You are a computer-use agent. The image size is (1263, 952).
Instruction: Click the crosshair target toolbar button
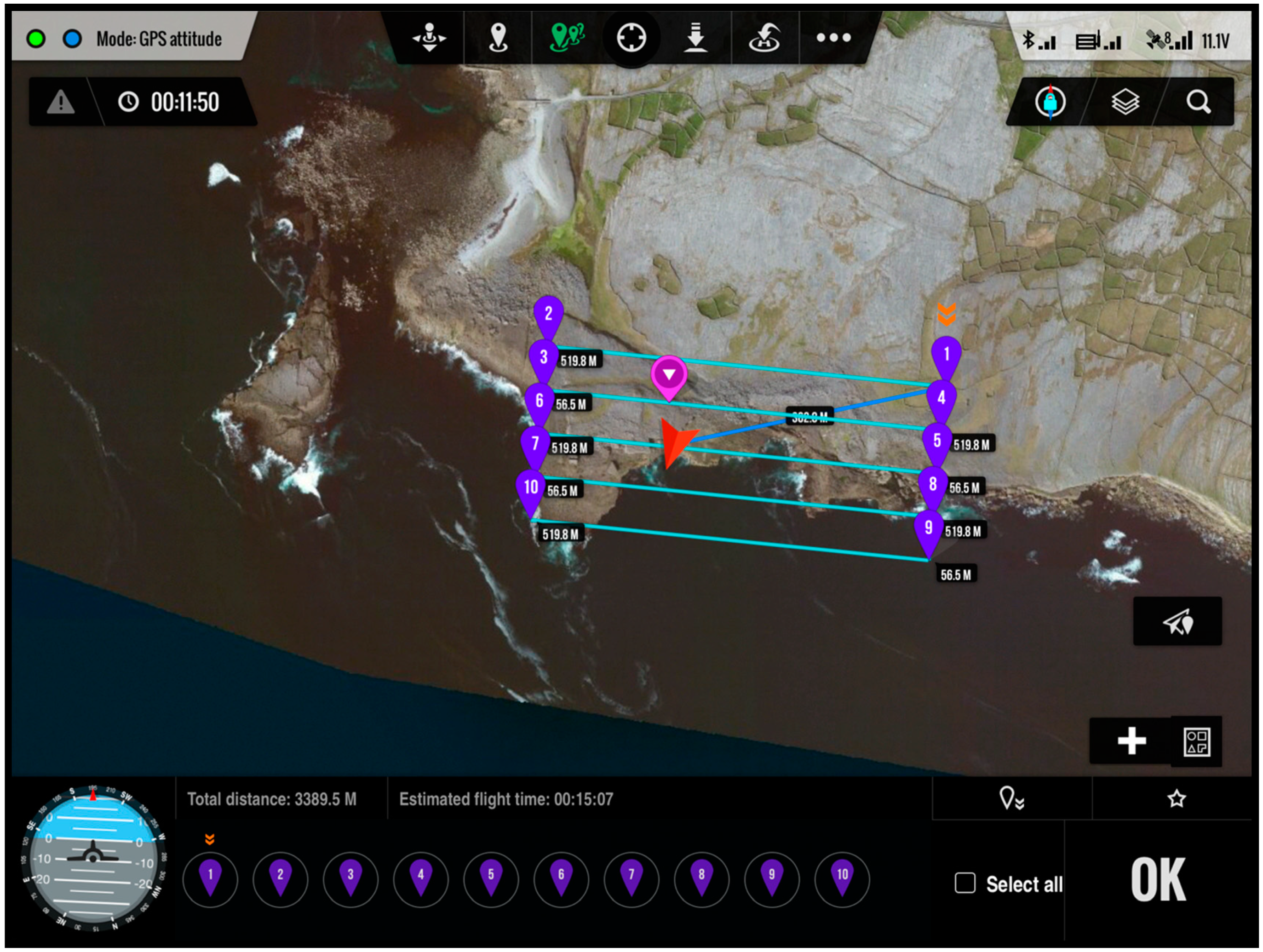coord(631,38)
